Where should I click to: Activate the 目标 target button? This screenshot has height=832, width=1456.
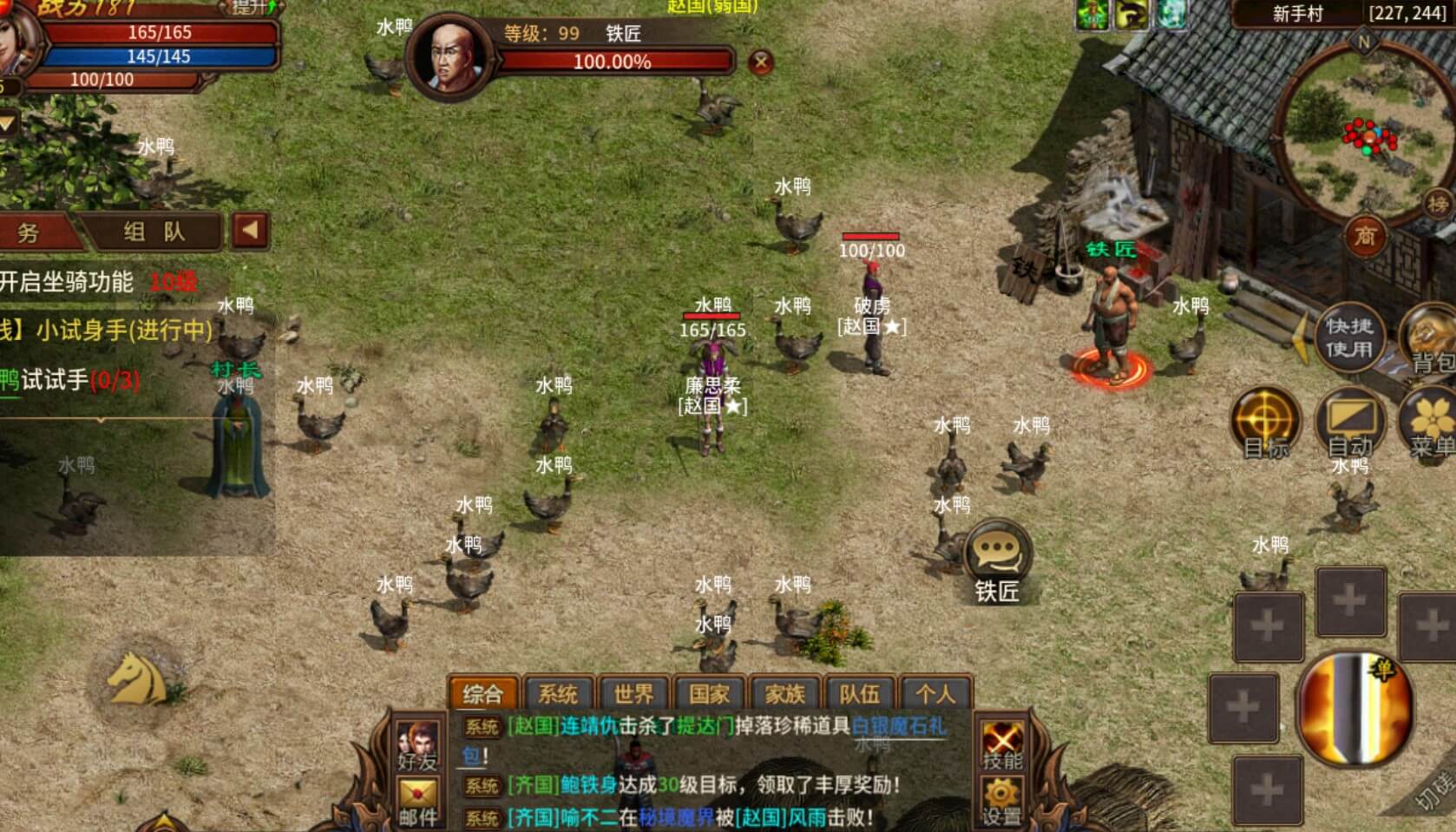point(1266,423)
